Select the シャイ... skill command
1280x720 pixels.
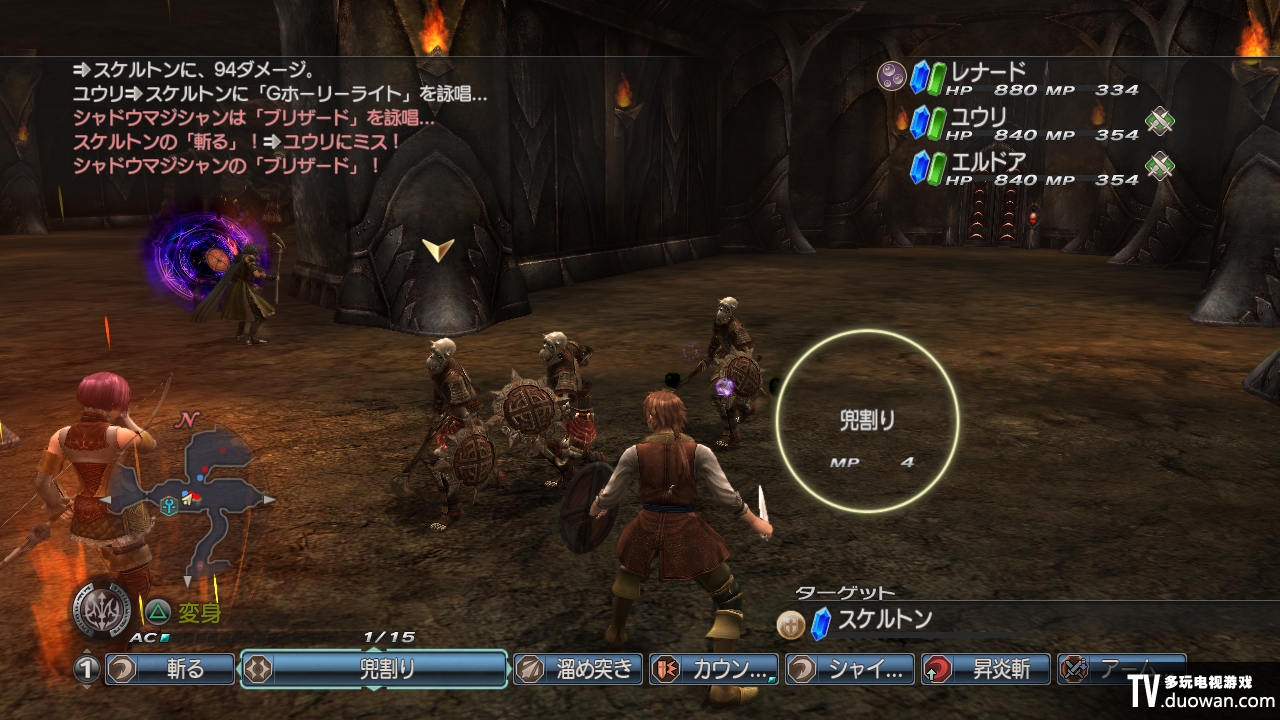coord(851,669)
